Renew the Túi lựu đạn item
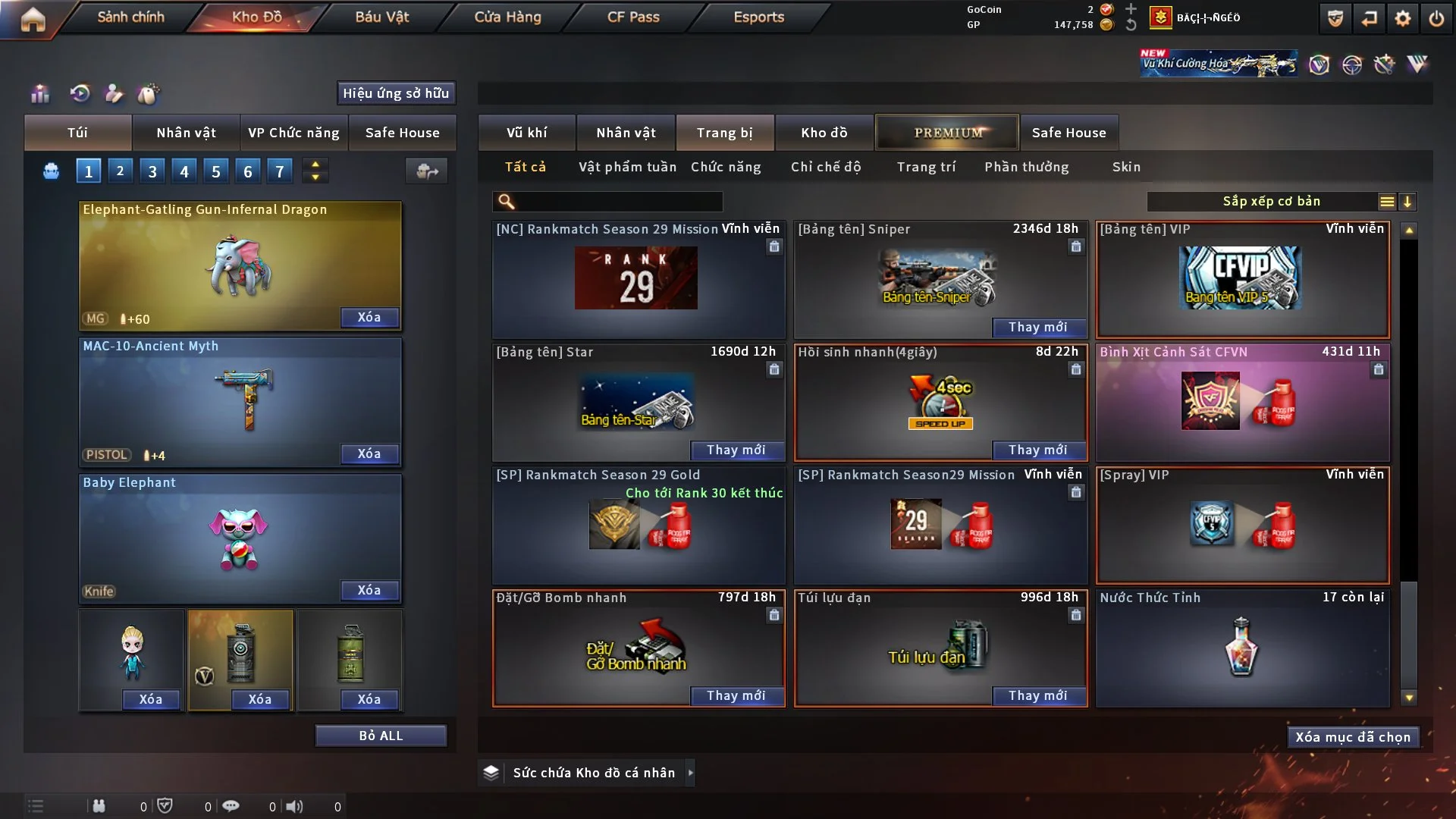 [x=1037, y=695]
